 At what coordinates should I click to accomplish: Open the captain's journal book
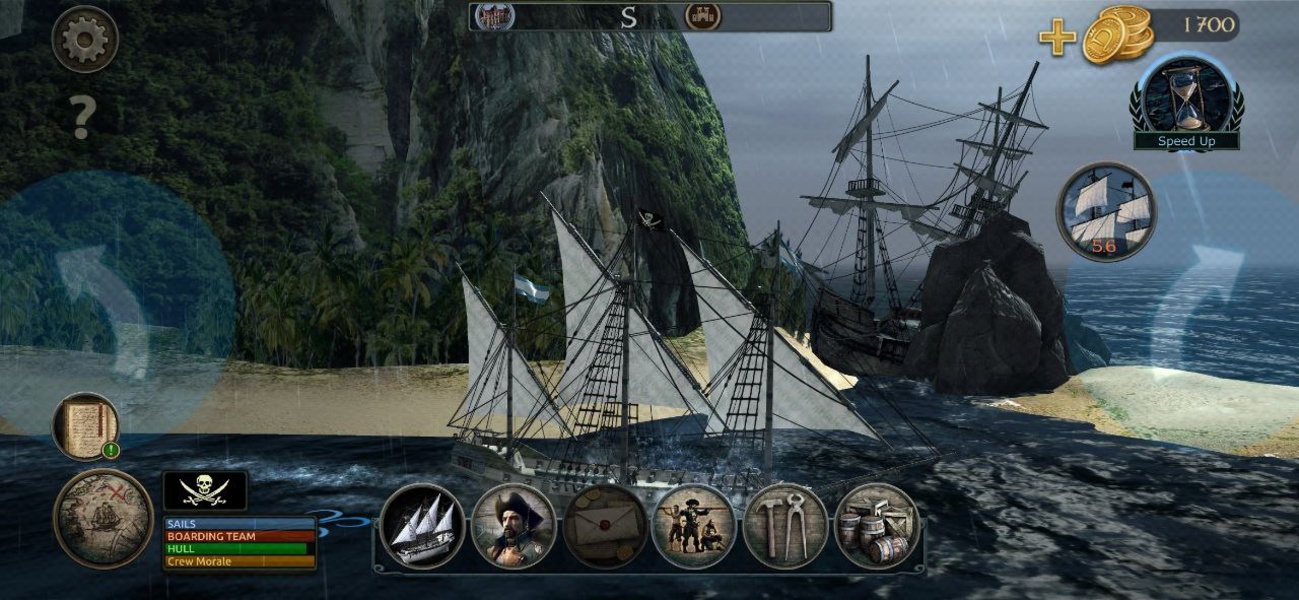pyautogui.click(x=85, y=426)
